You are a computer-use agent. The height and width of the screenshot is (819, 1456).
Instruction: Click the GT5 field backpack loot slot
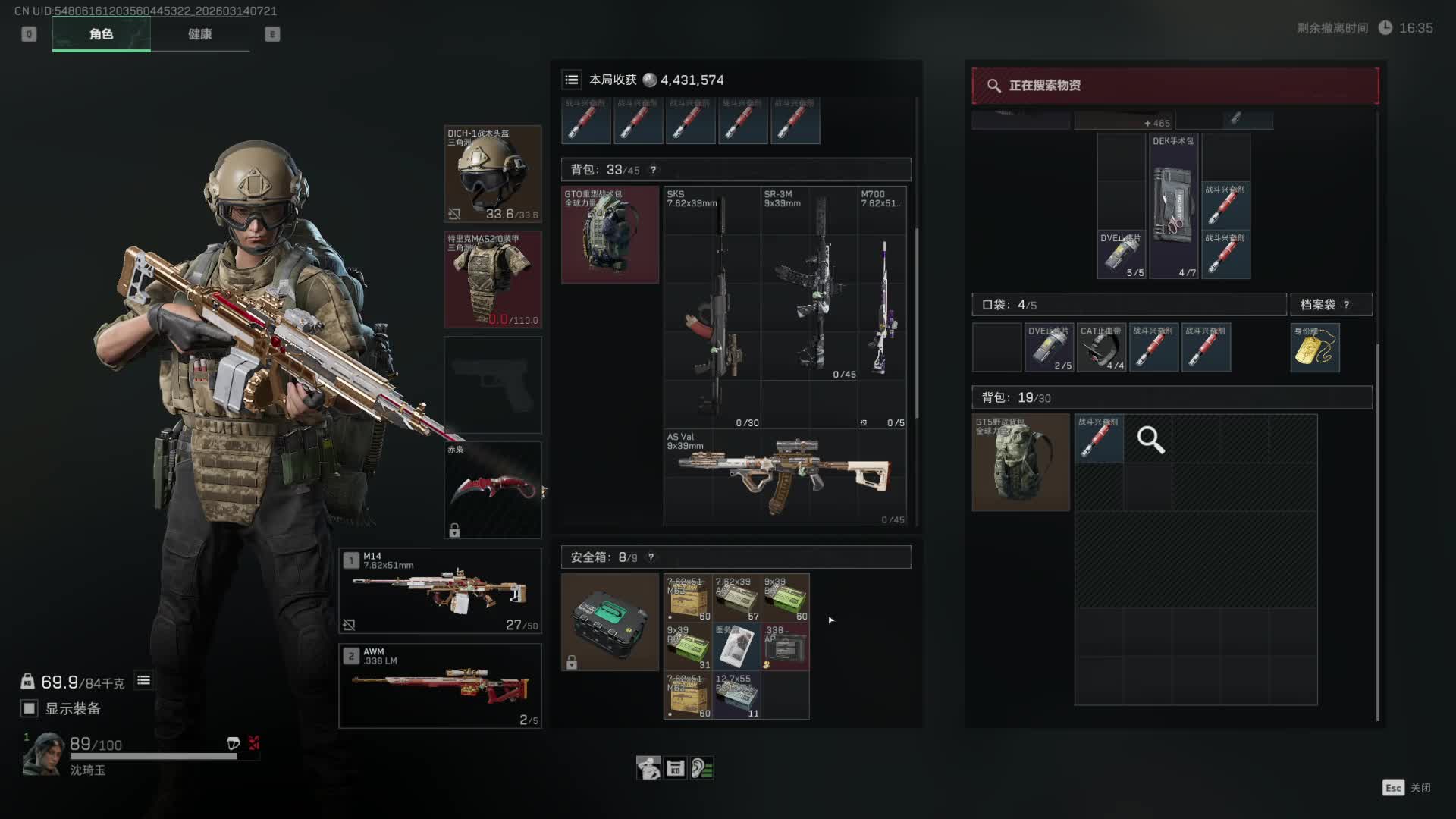pyautogui.click(x=1021, y=462)
